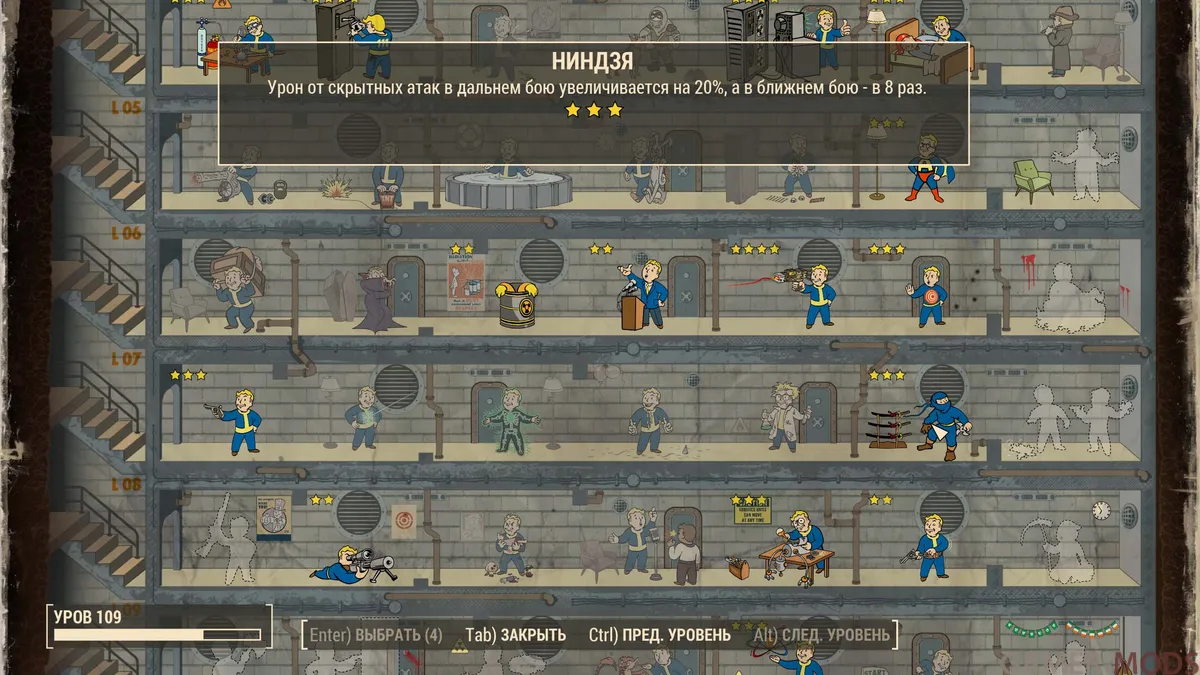Pick the Robotics Expert perk at workbench
The image size is (1200, 675).
pyautogui.click(x=795, y=548)
